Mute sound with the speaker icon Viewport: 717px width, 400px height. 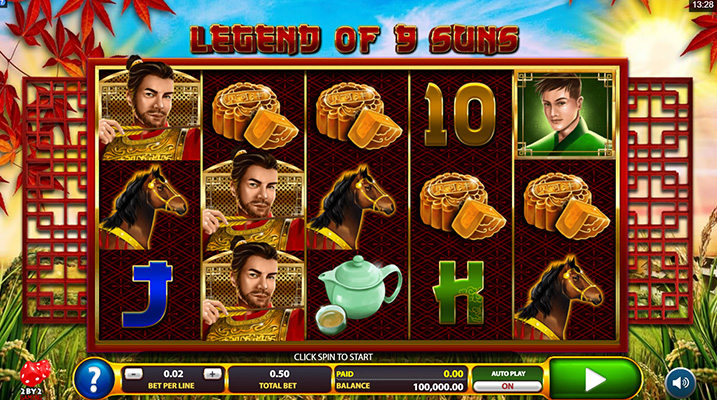(681, 381)
